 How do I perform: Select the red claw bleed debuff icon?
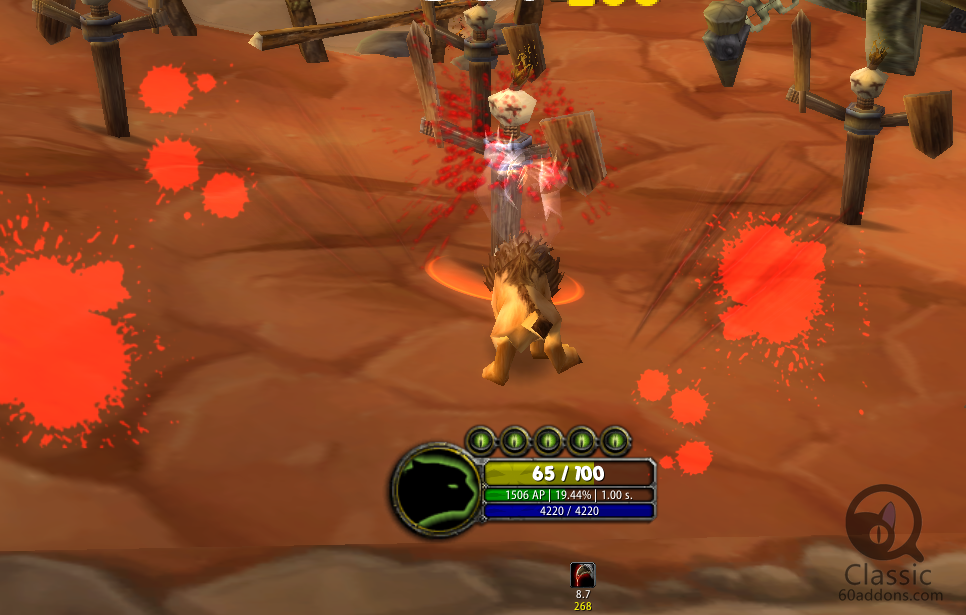pyautogui.click(x=583, y=574)
